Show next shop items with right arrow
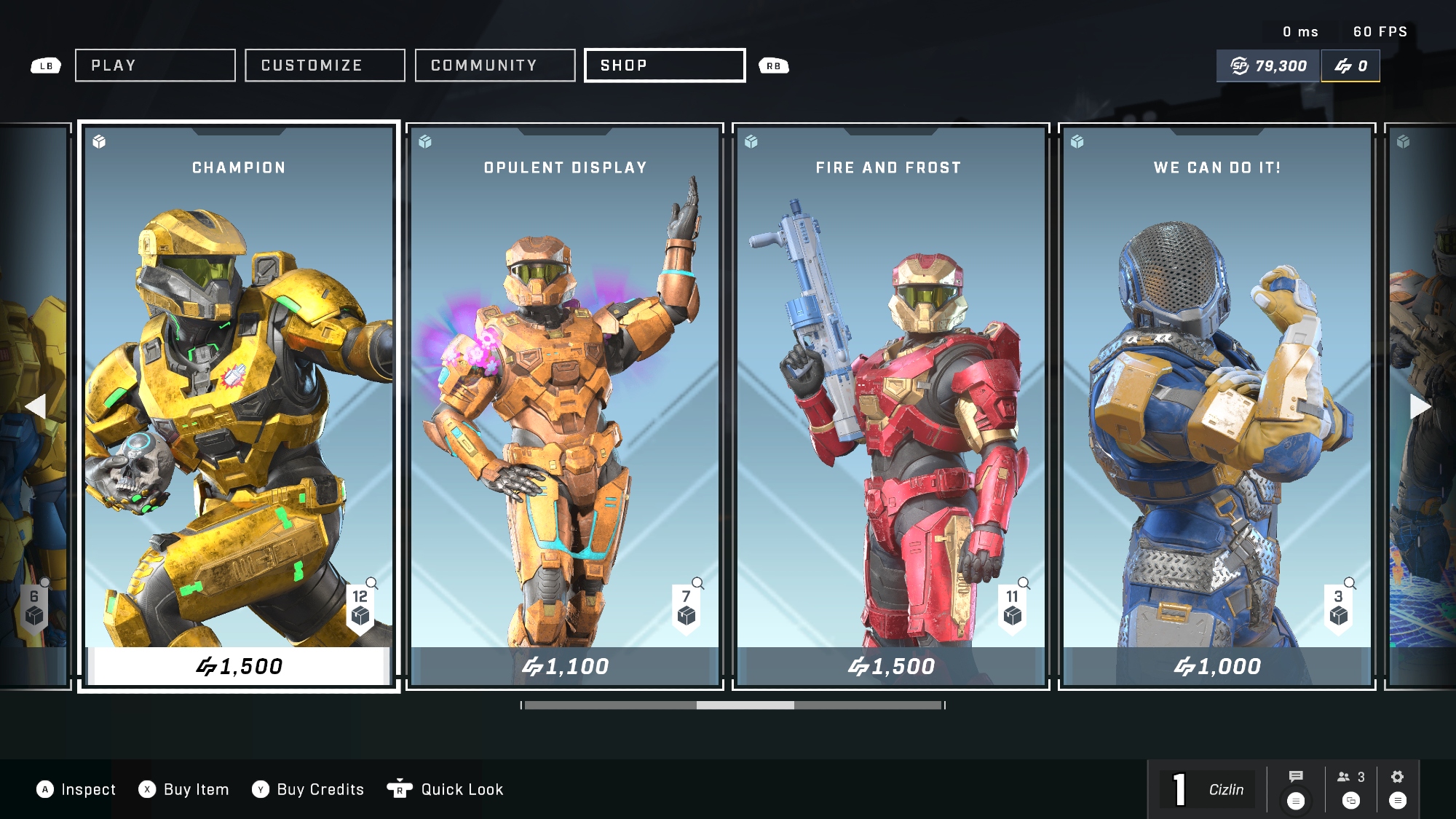 click(1420, 406)
